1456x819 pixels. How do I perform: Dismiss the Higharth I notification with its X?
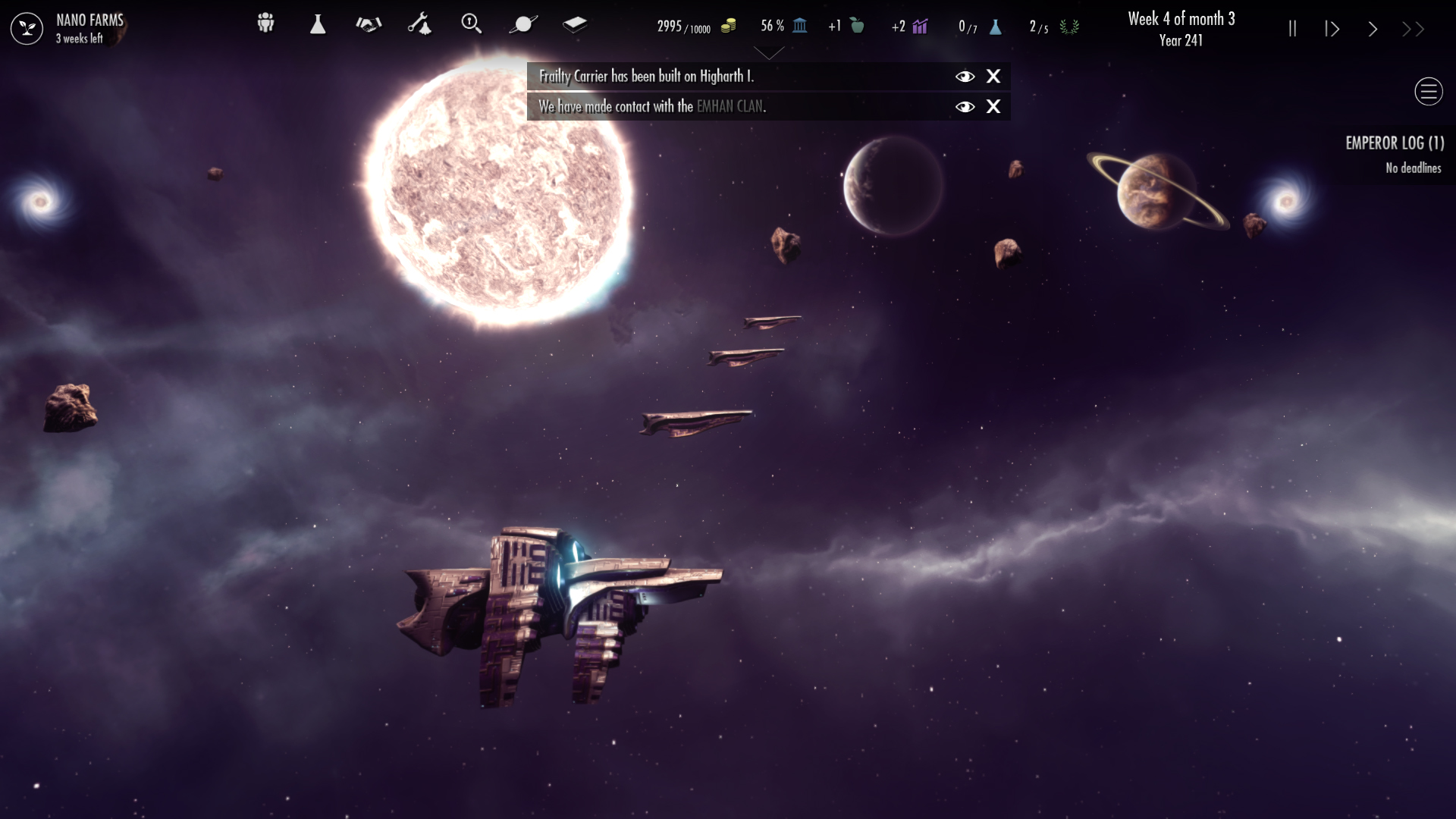tap(993, 77)
